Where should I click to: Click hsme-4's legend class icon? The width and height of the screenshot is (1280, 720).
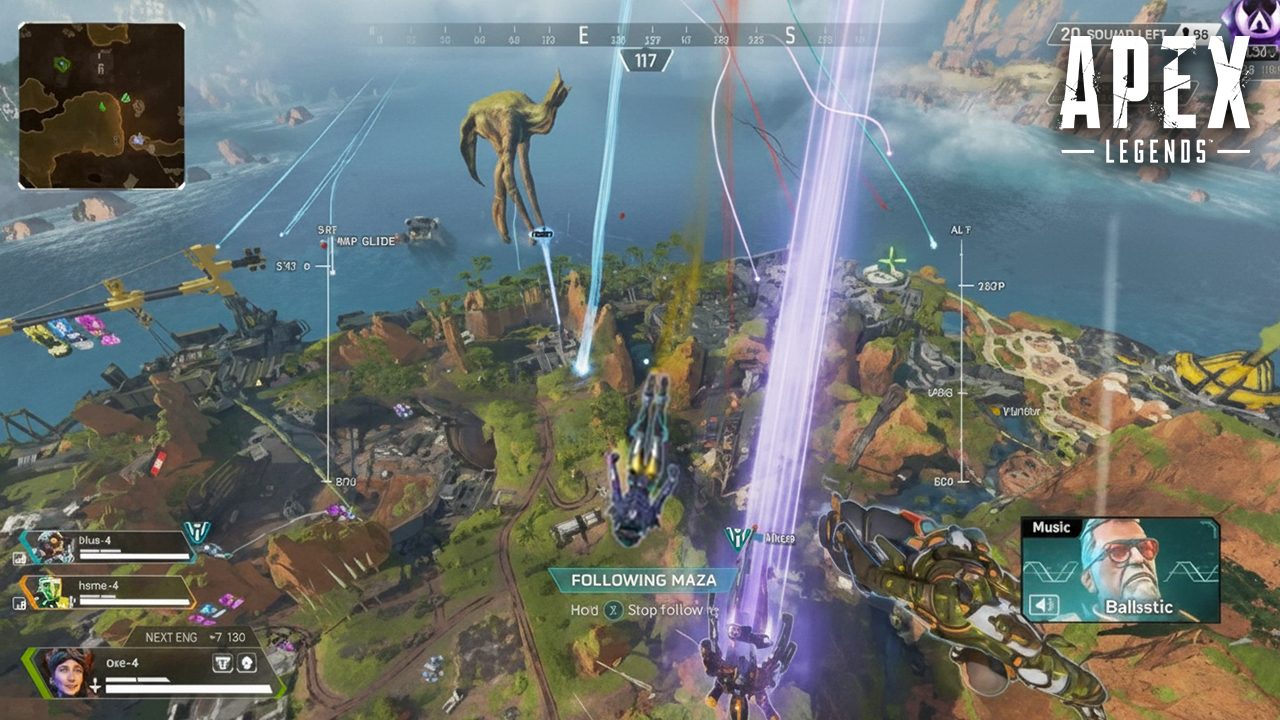click(19, 602)
